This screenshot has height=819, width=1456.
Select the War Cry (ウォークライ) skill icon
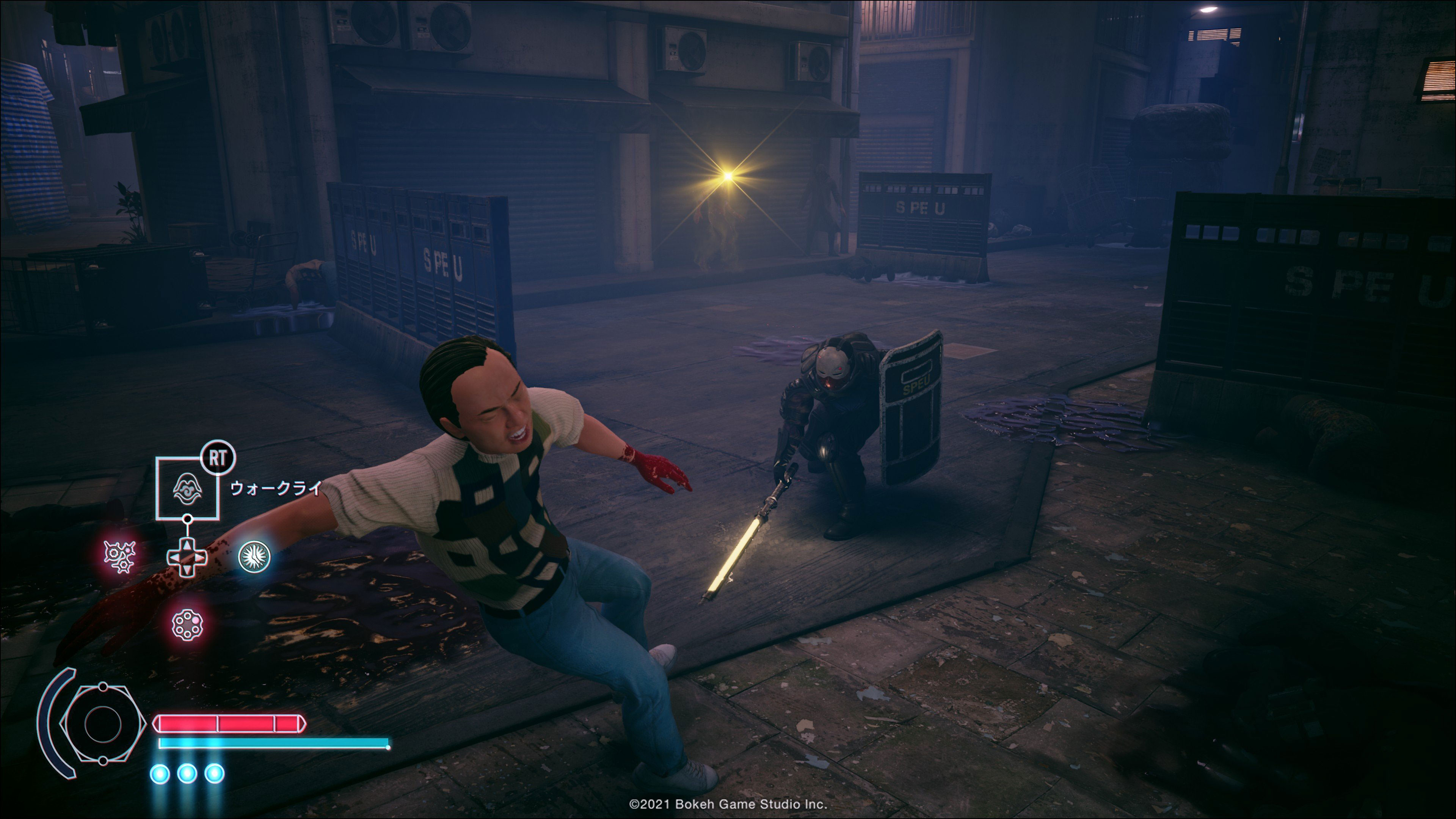tap(187, 488)
